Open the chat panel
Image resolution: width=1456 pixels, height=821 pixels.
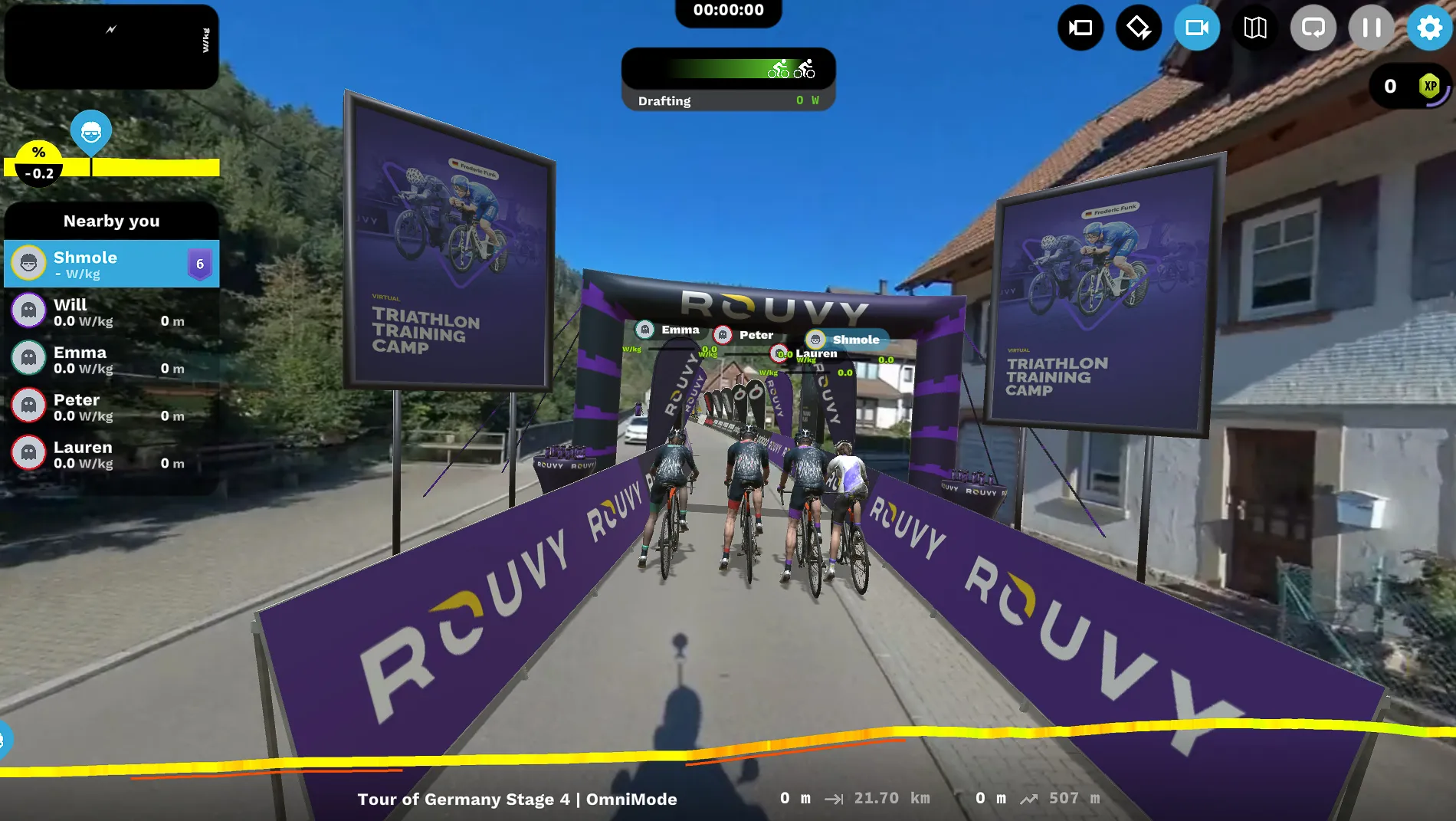click(1313, 28)
